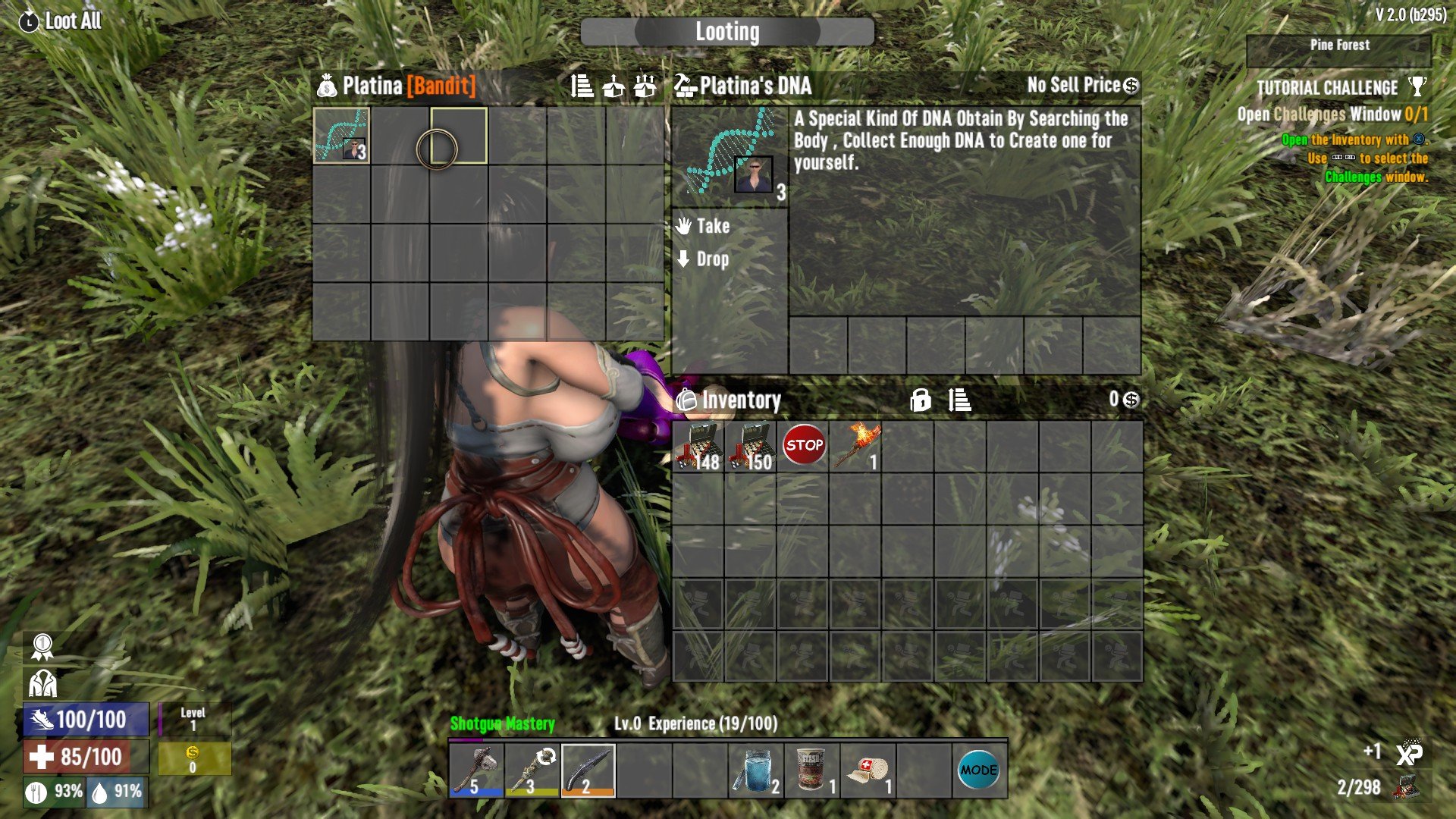The image size is (1456, 819).
Task: Select the shotgun shell stack of 150
Action: (x=751, y=447)
